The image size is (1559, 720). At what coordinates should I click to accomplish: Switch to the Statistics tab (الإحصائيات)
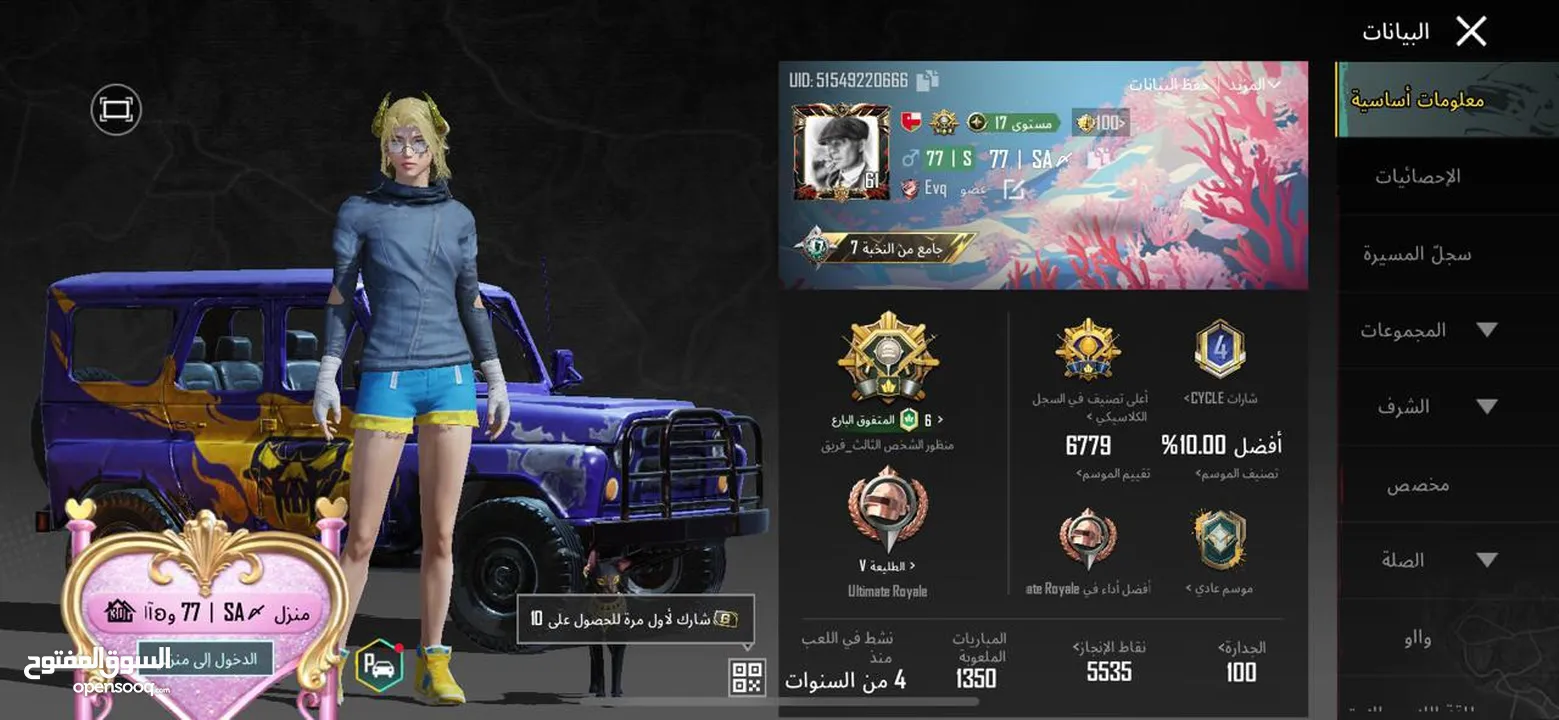[1417, 177]
